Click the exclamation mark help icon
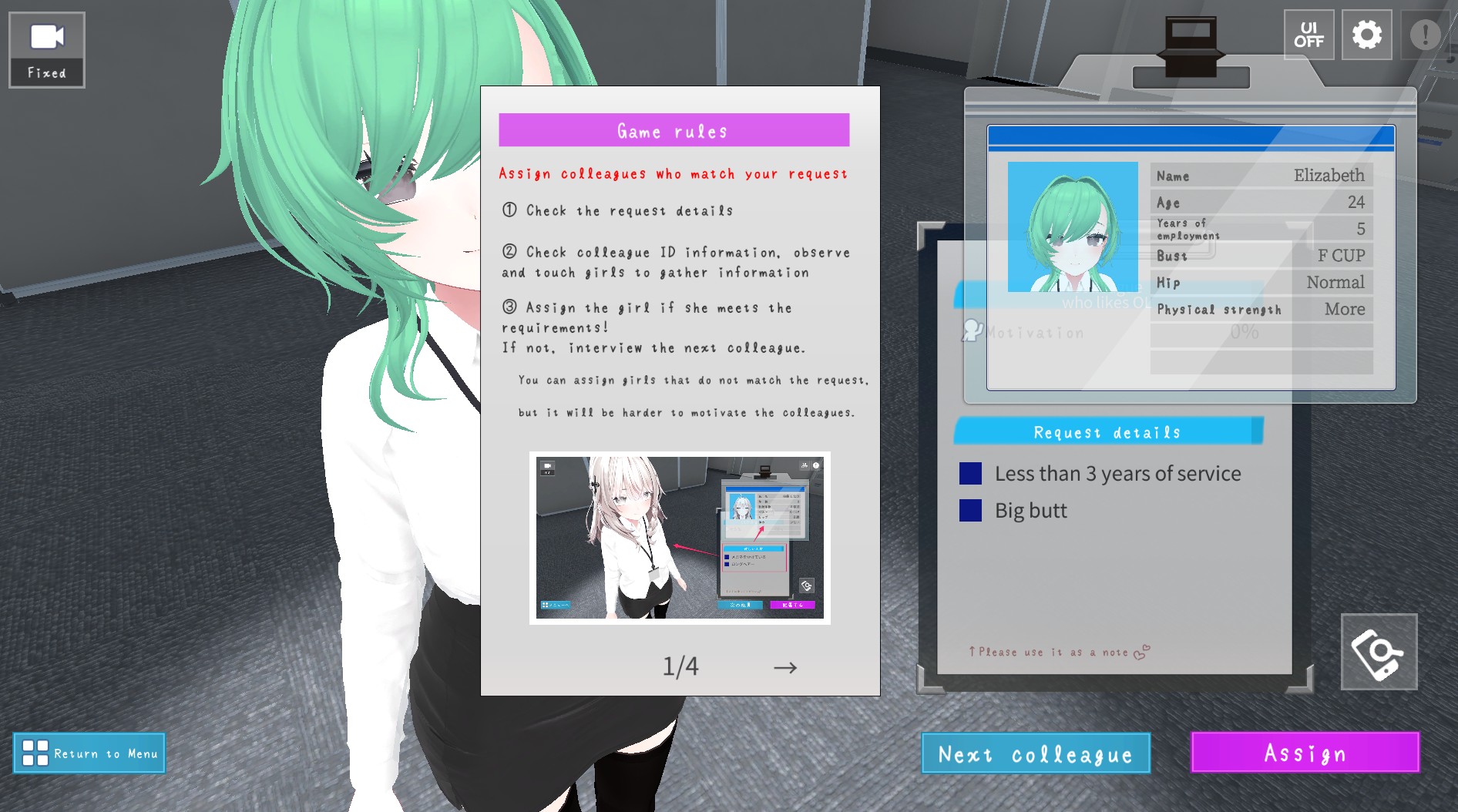1458x812 pixels. 1427,34
